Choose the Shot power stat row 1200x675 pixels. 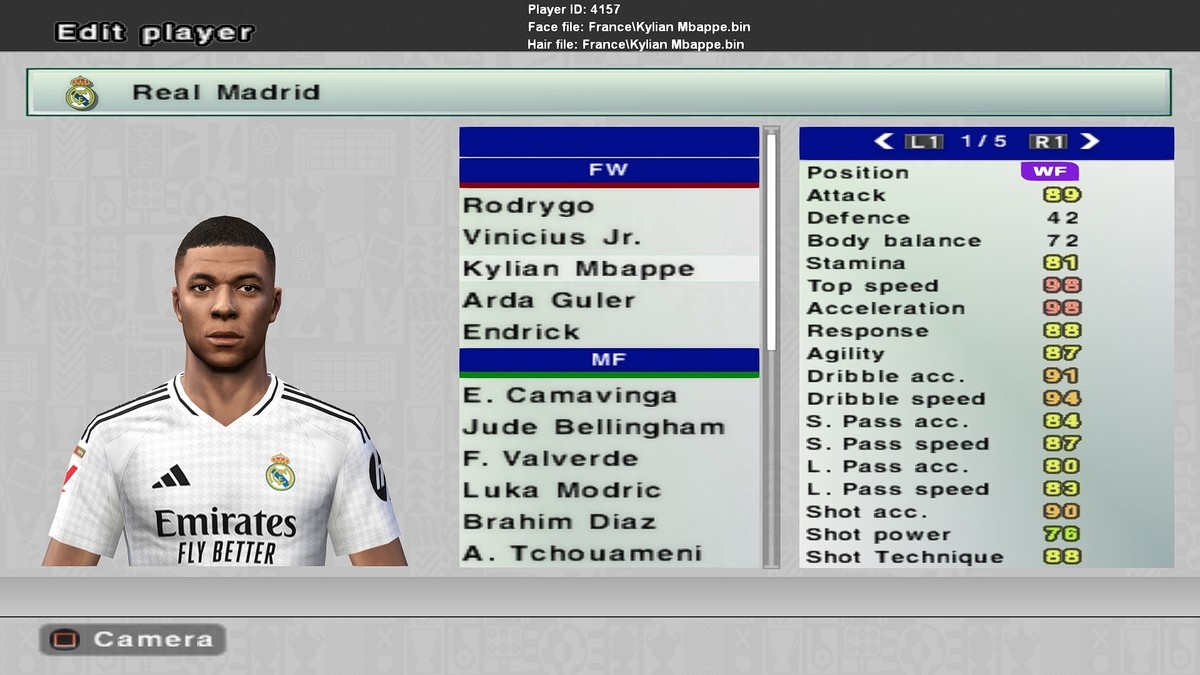(985, 534)
